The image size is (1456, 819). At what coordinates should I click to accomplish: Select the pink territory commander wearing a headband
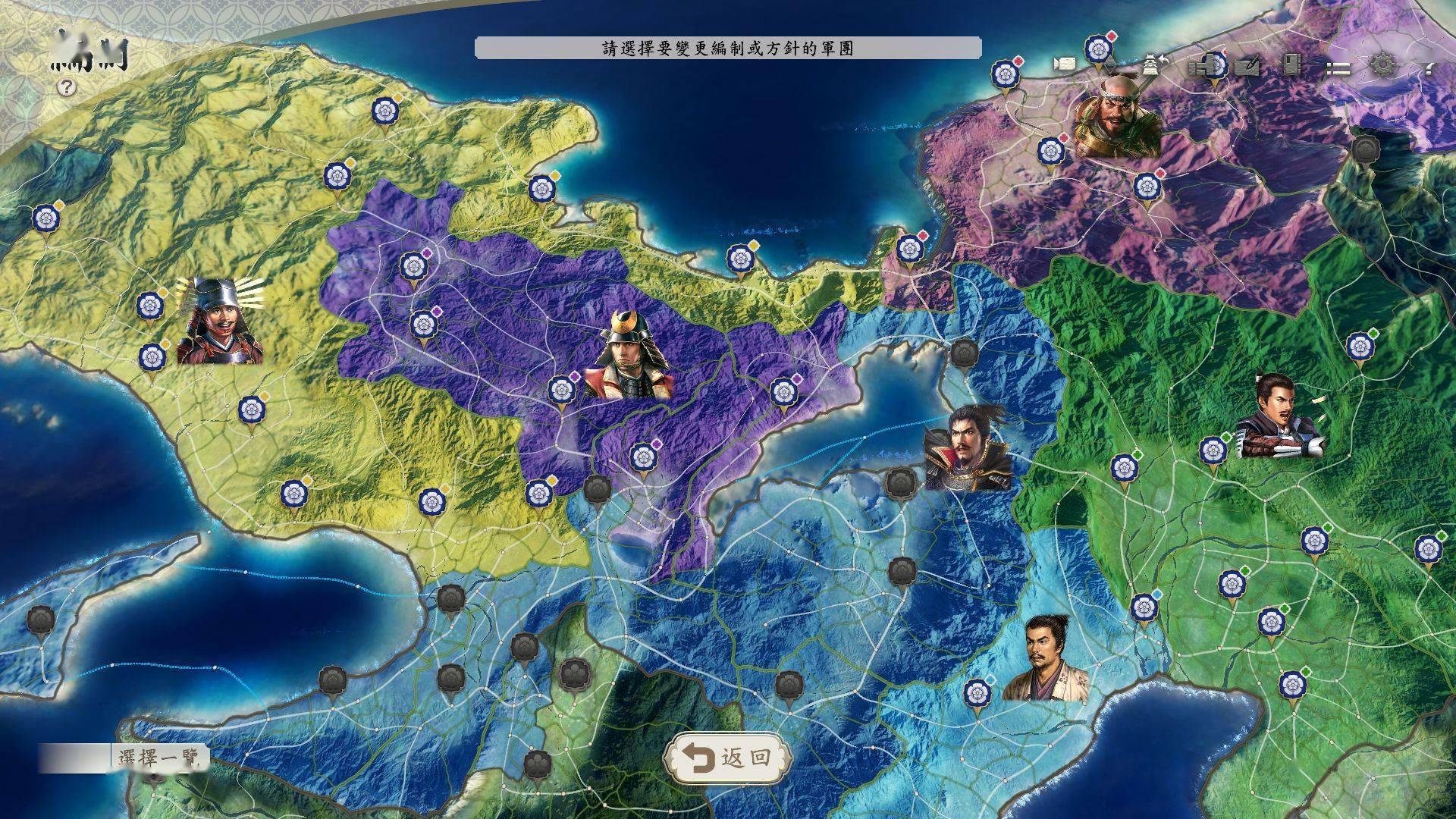(1116, 115)
